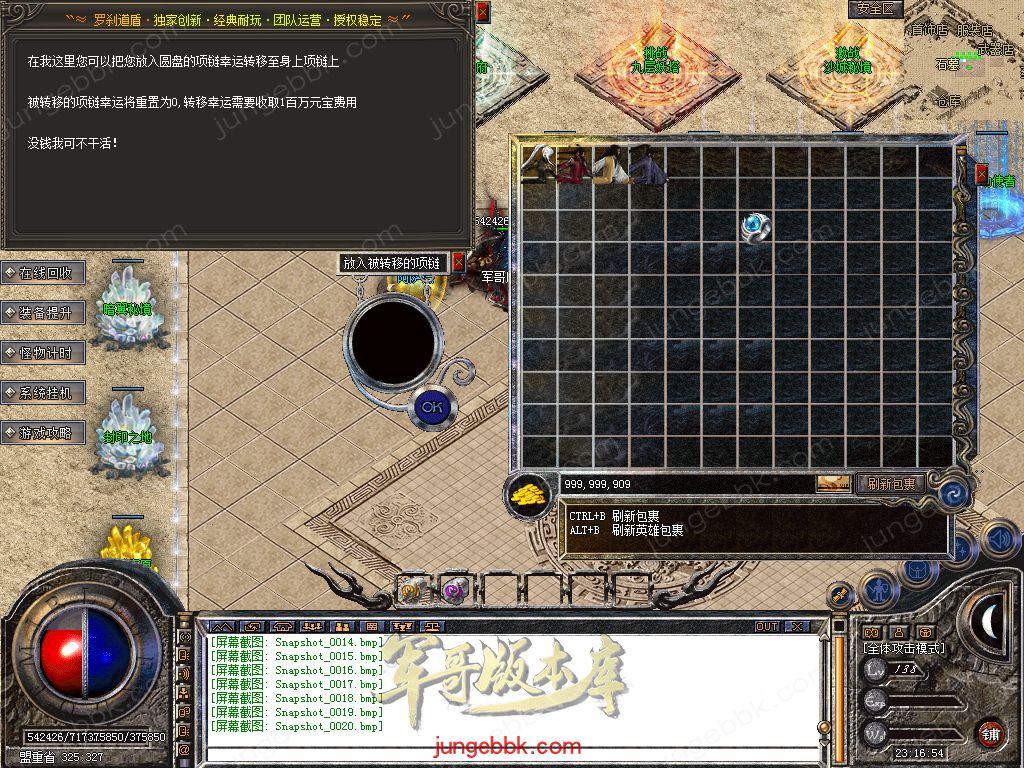1024x768 pixels.
Task: Close the necklace transfer slot panel
Action: pyautogui.click(x=459, y=262)
